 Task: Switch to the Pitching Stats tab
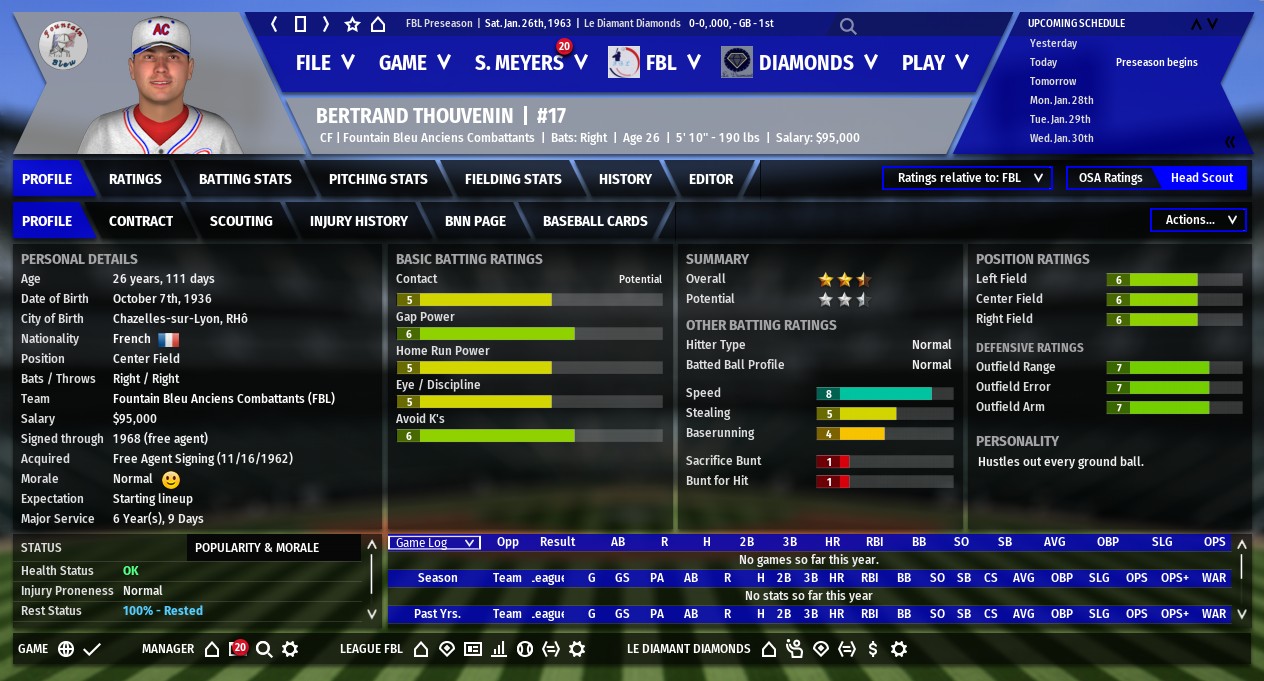(x=378, y=179)
